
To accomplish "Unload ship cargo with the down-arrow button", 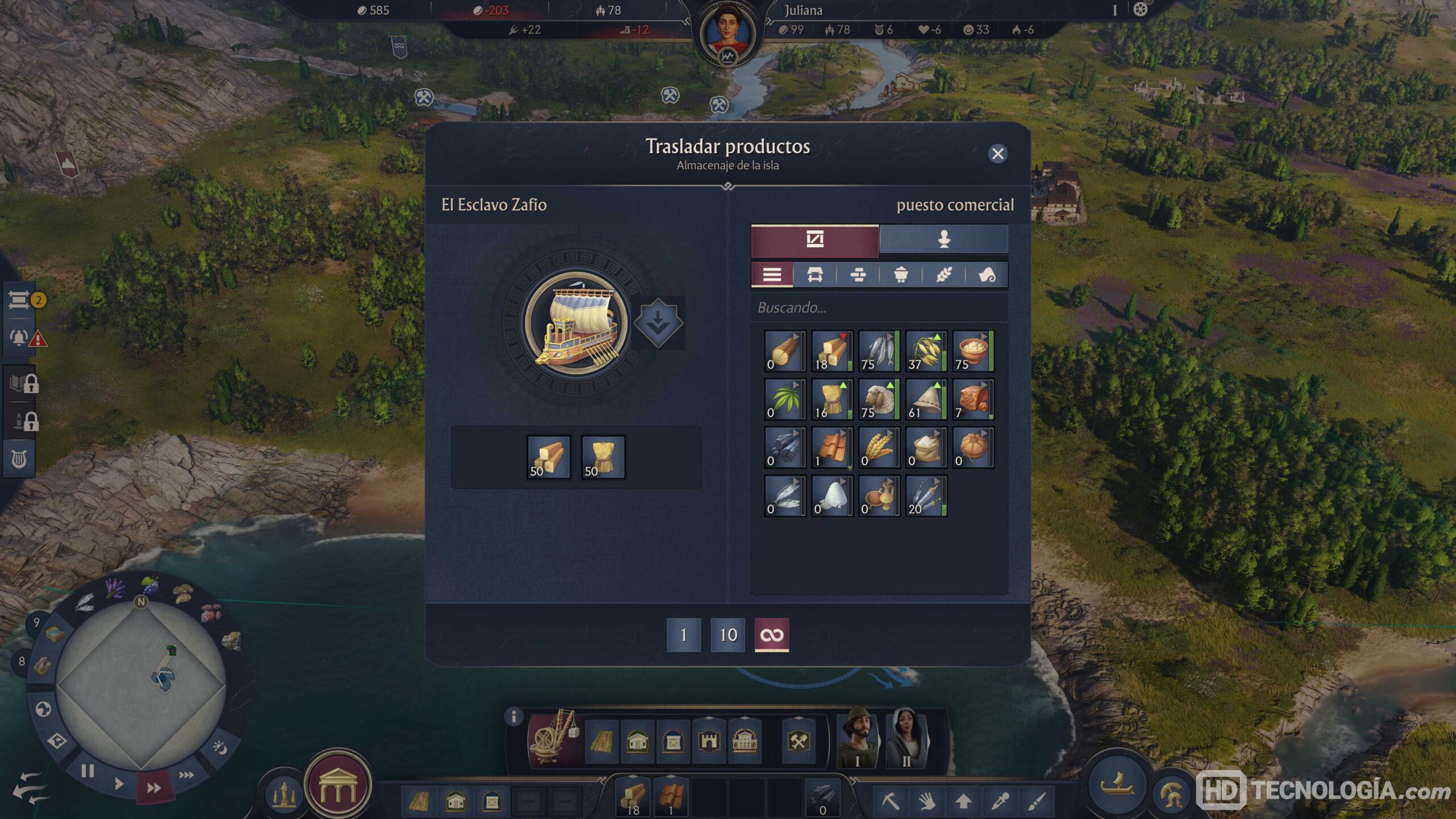I will click(x=658, y=323).
